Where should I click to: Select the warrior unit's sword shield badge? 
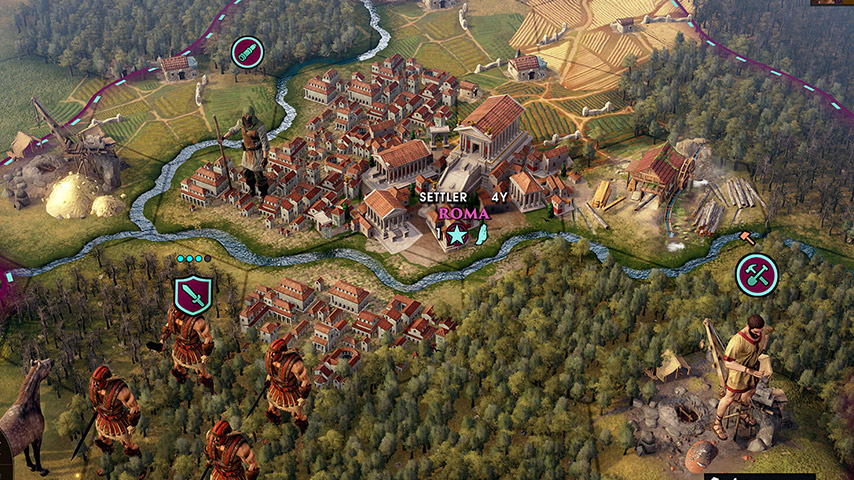(x=192, y=295)
